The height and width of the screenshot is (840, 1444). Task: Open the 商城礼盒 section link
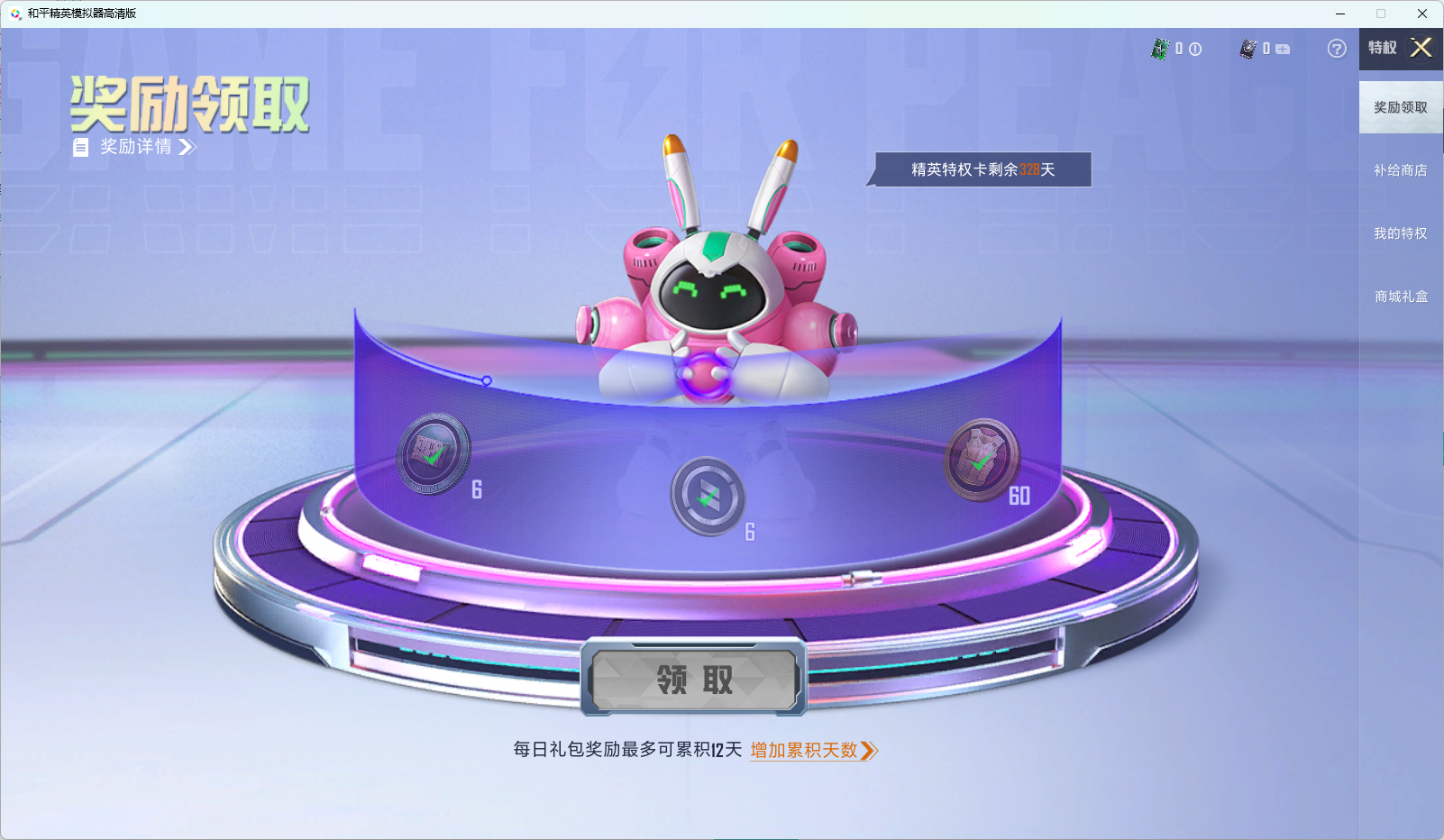(1400, 296)
